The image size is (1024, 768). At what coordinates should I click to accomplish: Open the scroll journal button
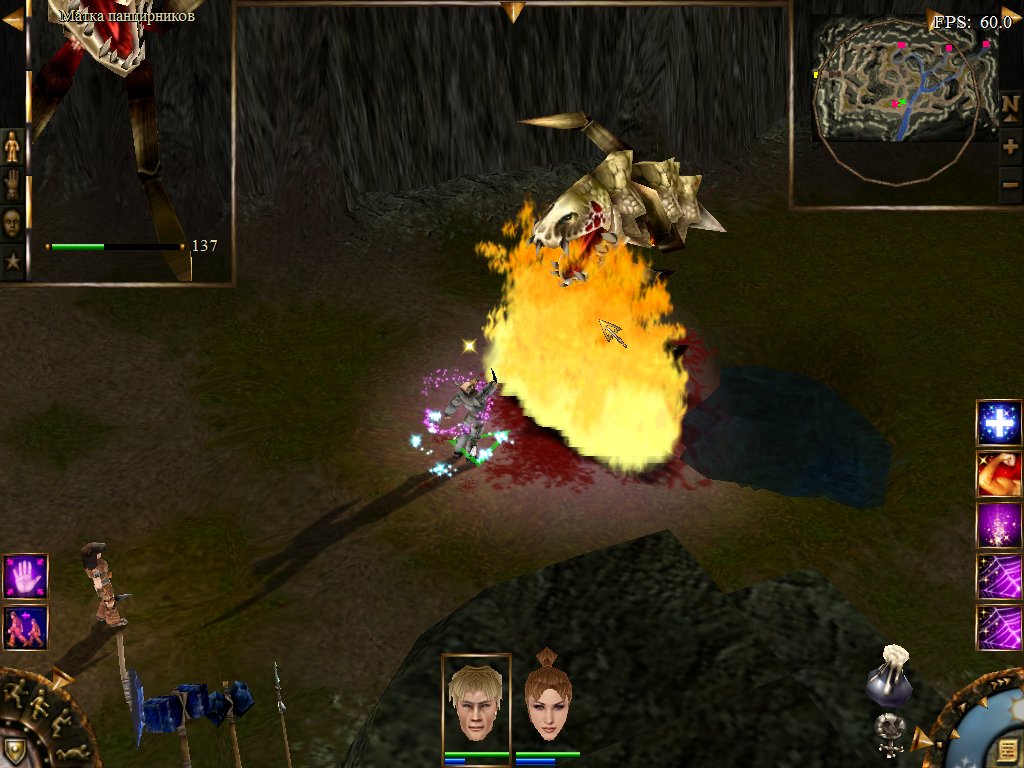pyautogui.click(x=1001, y=750)
